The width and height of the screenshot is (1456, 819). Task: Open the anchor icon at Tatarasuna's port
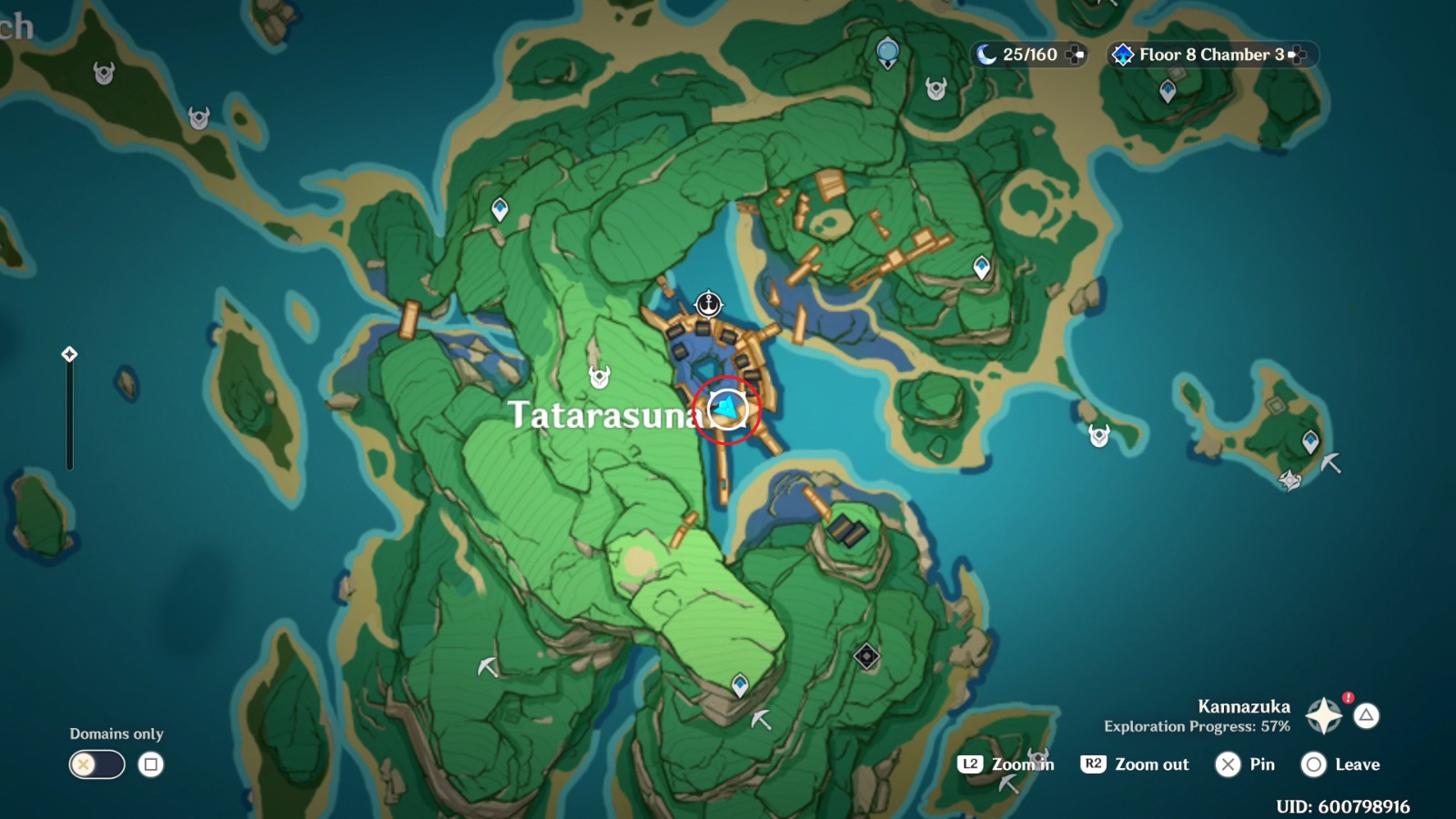click(708, 302)
